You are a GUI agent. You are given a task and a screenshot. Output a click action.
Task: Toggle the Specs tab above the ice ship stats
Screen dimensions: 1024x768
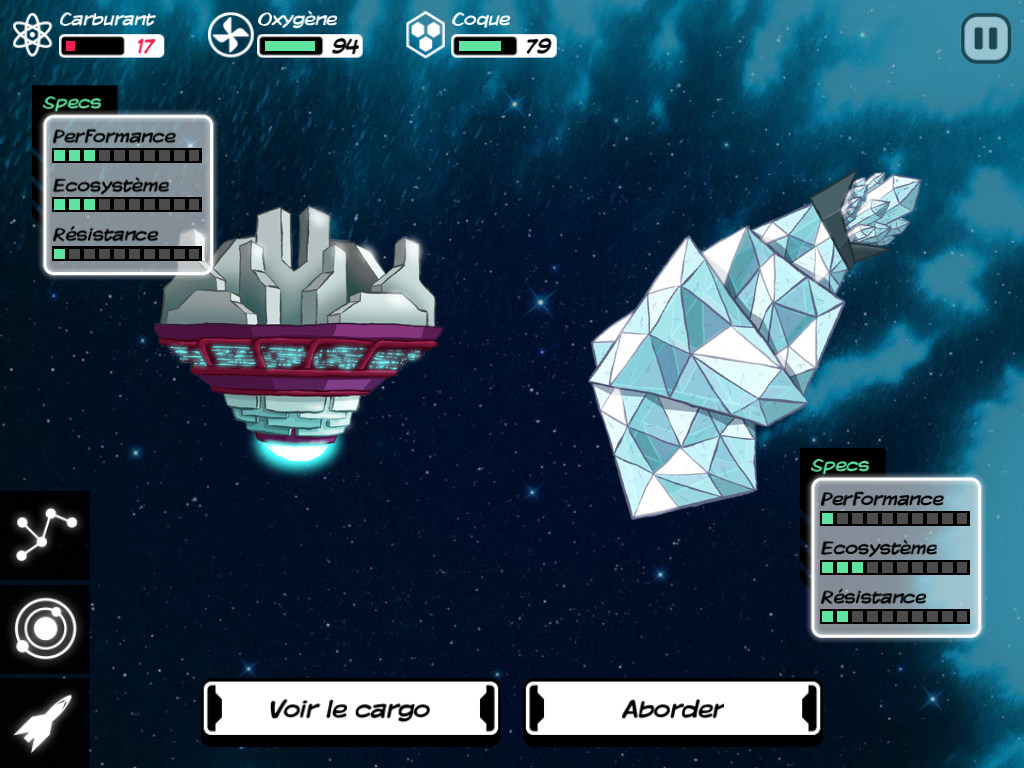coord(841,465)
